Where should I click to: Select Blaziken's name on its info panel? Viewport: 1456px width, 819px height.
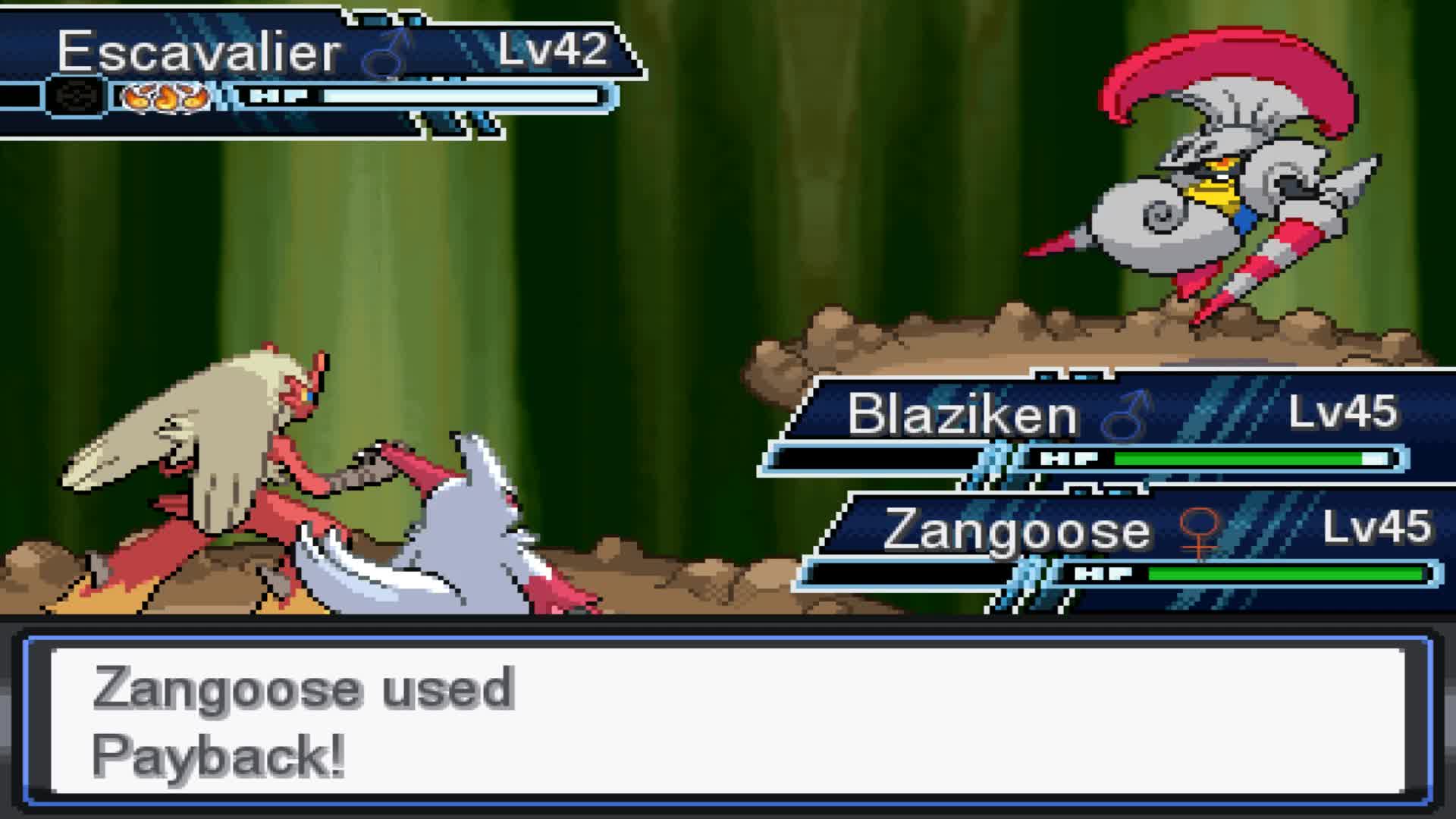[x=962, y=412]
